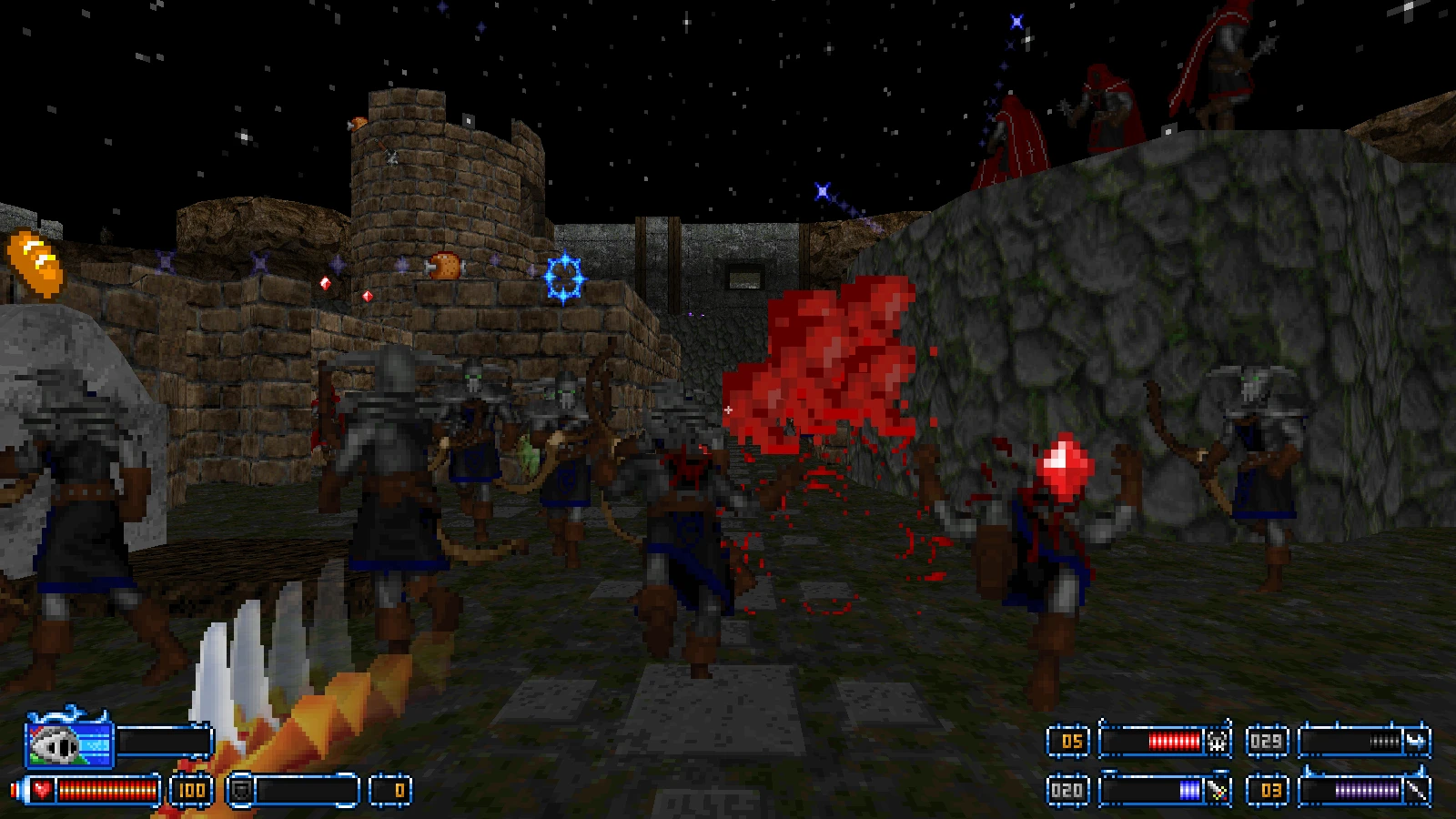Viewport: 1456px width, 819px height.
Task: Click the axe icon beside counter 029
Action: [x=1417, y=740]
